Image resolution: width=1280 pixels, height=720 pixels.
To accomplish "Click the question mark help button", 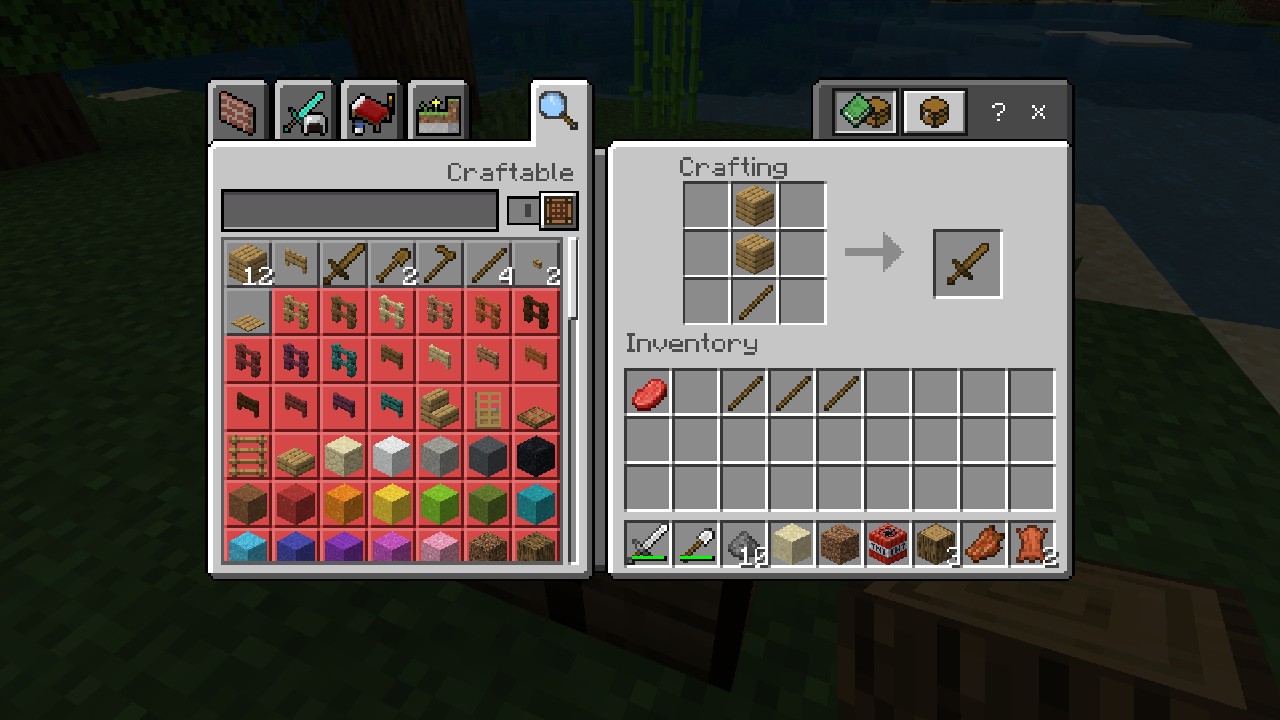I will pos(997,112).
